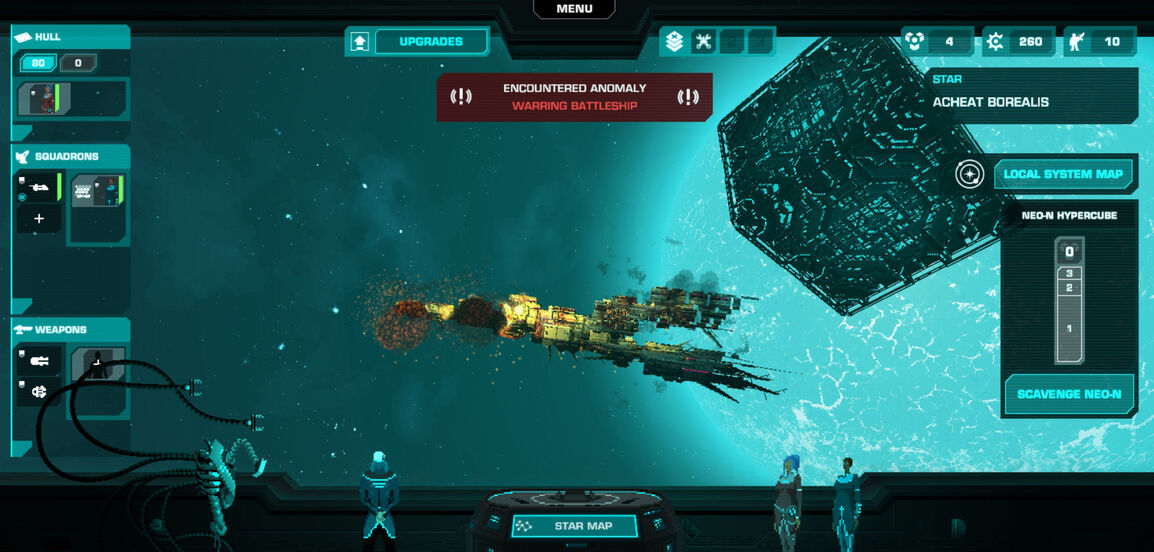The image size is (1154, 552).
Task: Click the compass icon beside Local System Map
Action: pos(969,174)
